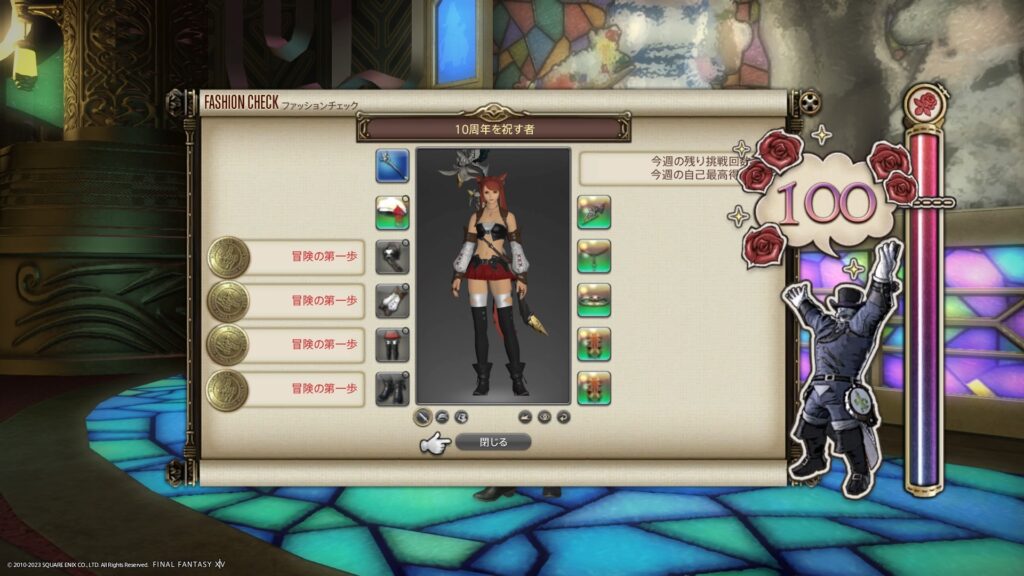The height and width of the screenshot is (576, 1024).
Task: Select the white and red hat slot
Action: pyautogui.click(x=391, y=212)
